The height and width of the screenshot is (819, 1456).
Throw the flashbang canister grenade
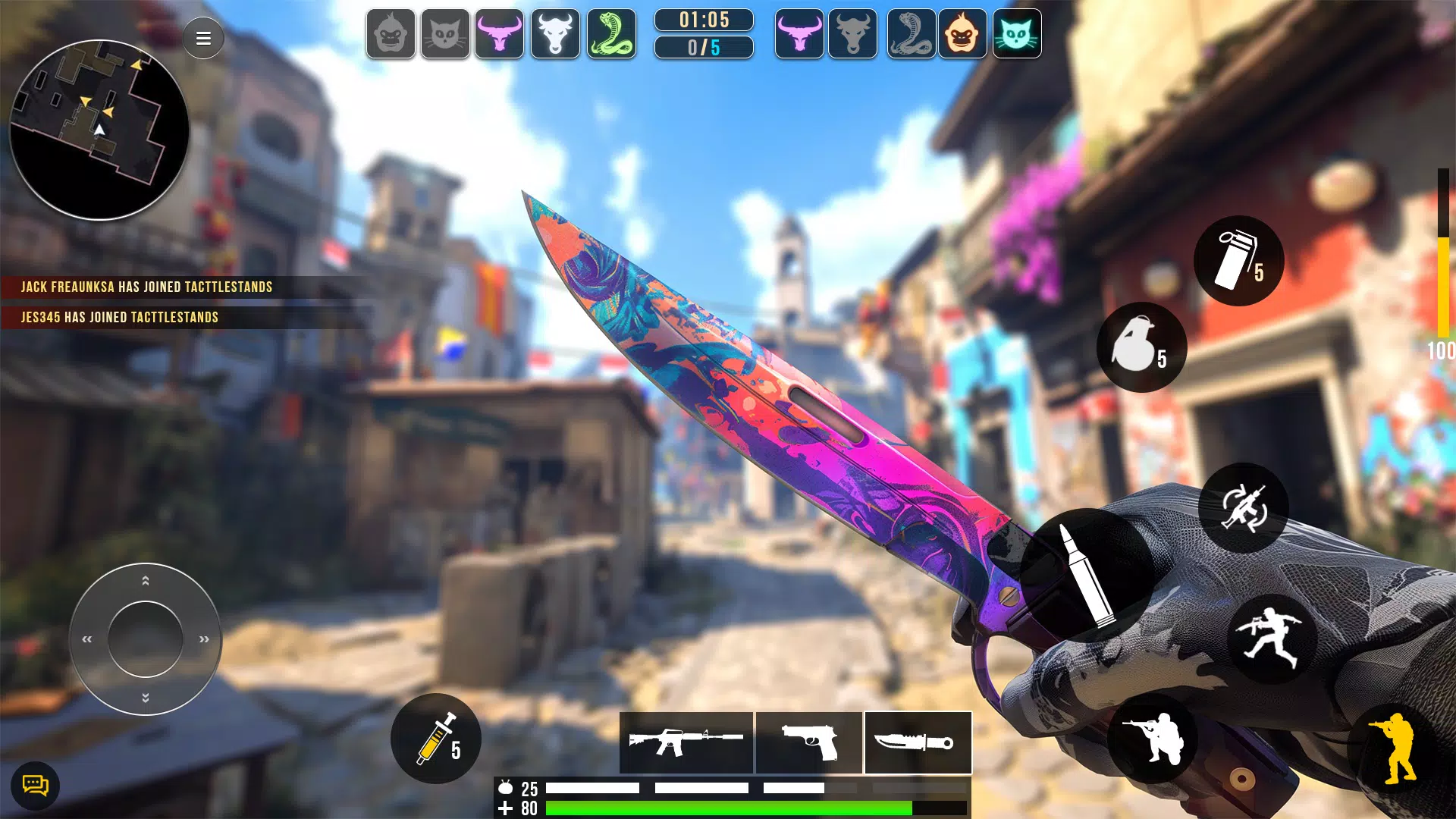coord(1238,261)
